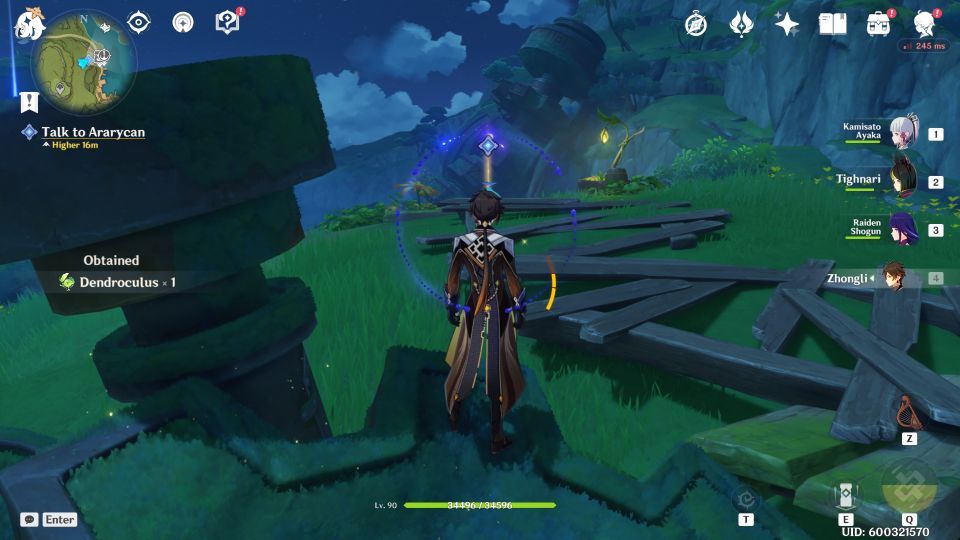Click the quest banner icon below minimap

(28, 101)
